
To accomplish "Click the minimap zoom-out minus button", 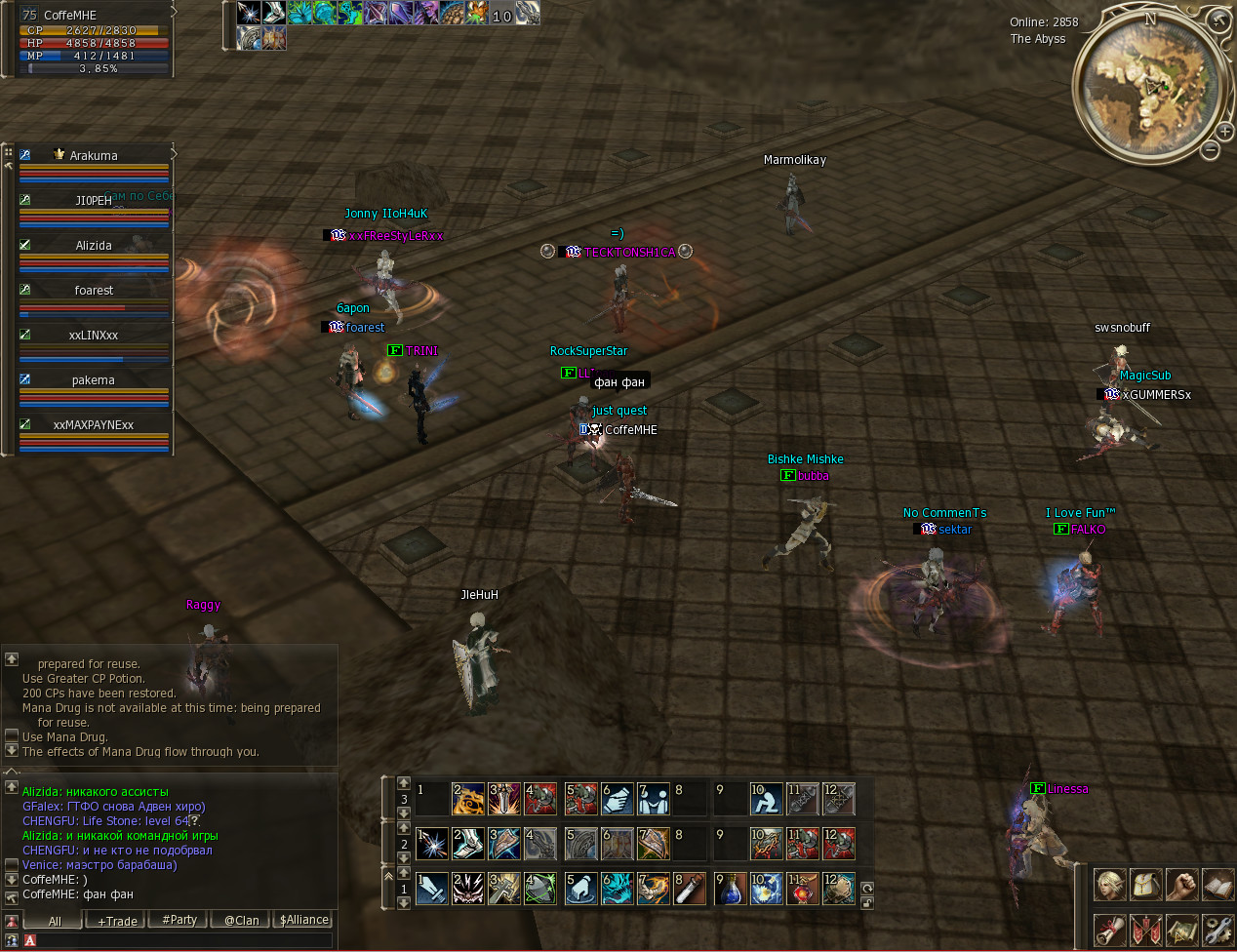I will click(x=1210, y=150).
